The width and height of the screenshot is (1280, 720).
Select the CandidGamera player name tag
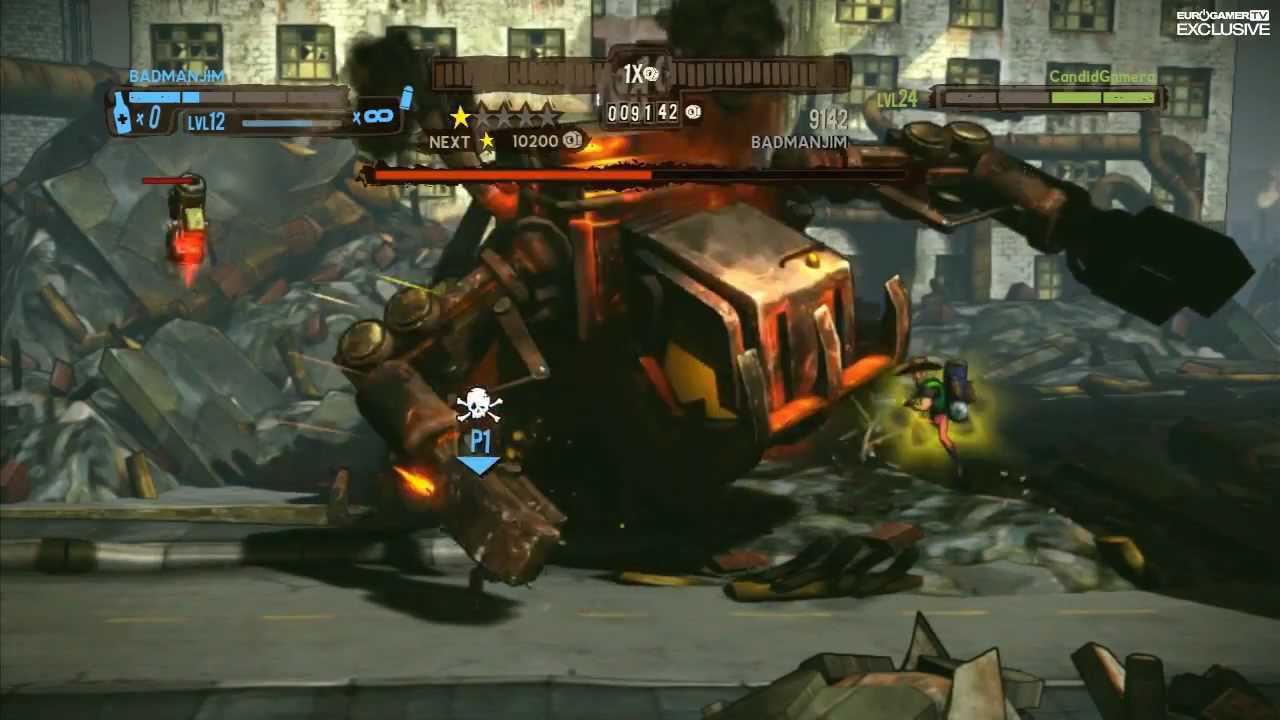click(1101, 77)
